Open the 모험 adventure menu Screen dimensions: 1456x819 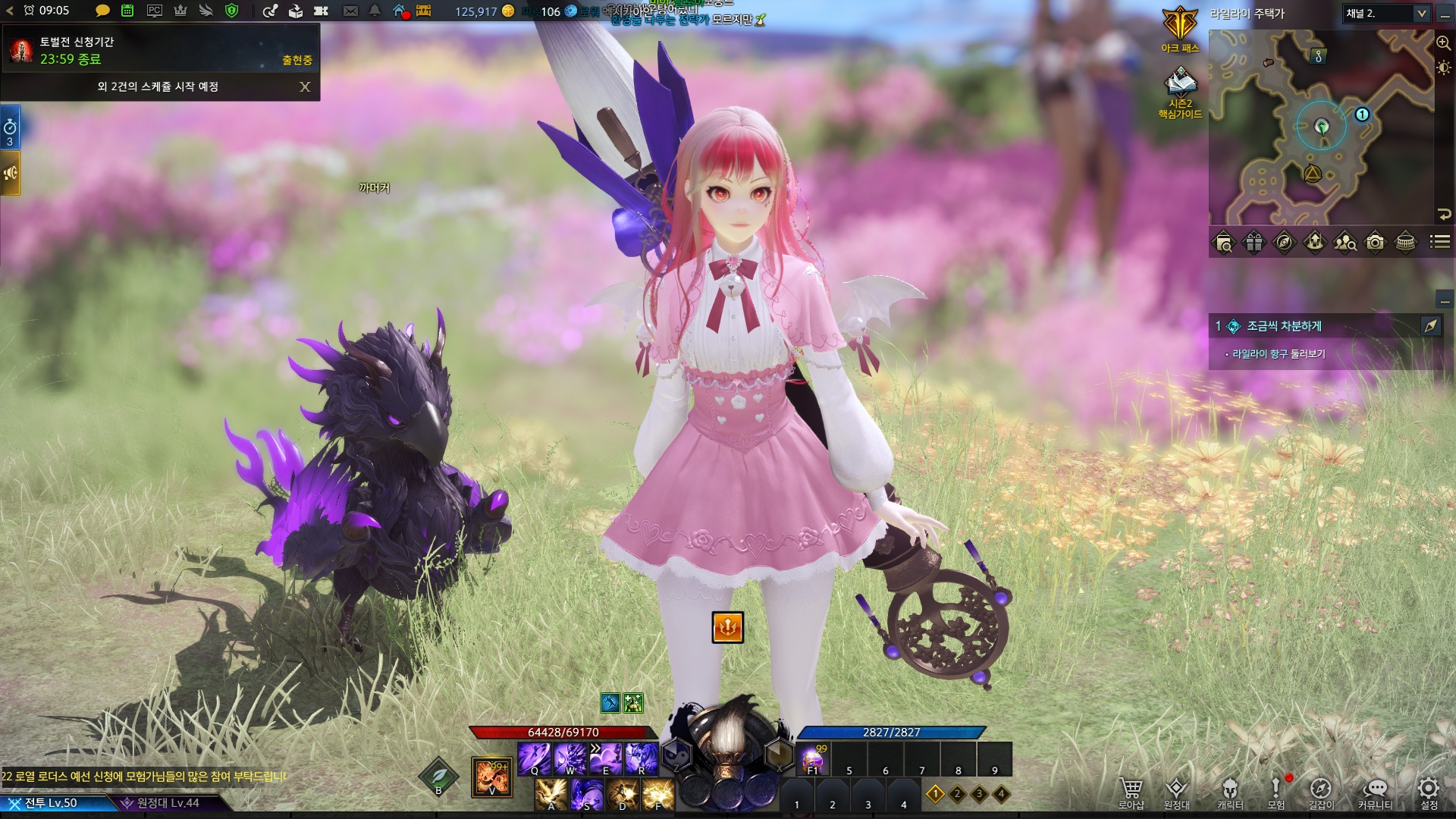(x=1276, y=792)
